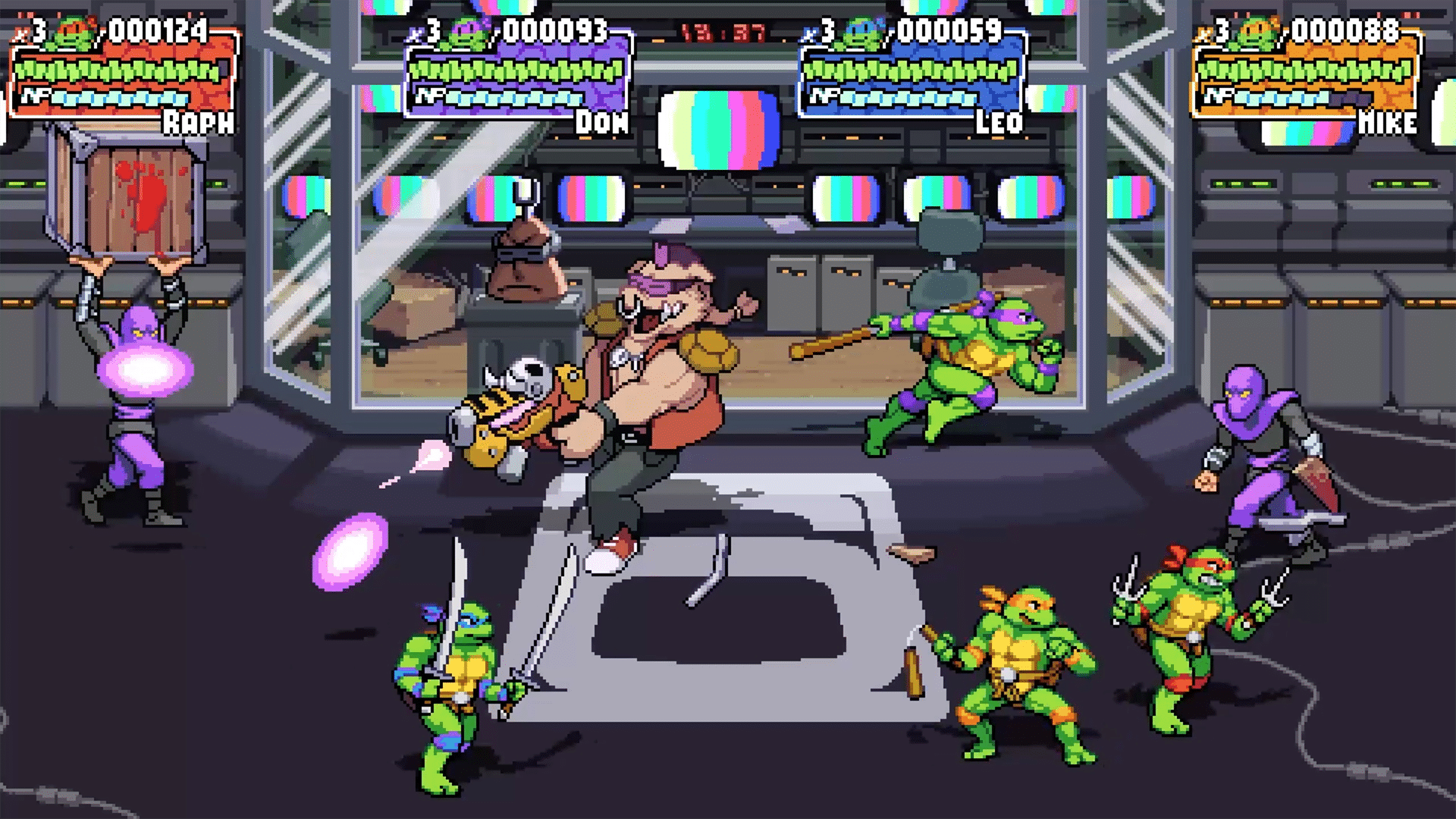Click Mike's green health bar
This screenshot has height=819, width=1456.
point(1304,70)
